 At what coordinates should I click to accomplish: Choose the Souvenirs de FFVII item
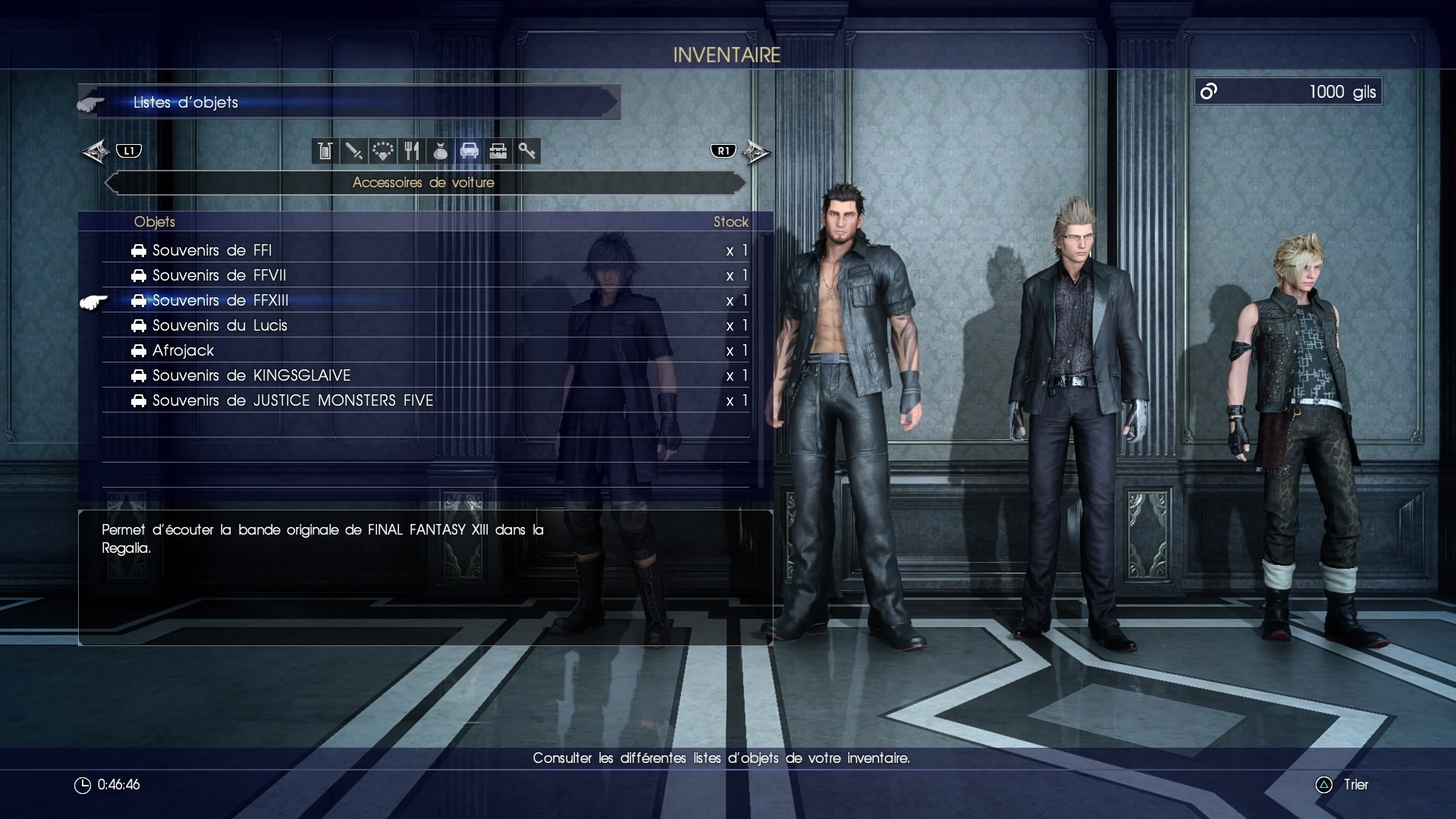point(219,275)
